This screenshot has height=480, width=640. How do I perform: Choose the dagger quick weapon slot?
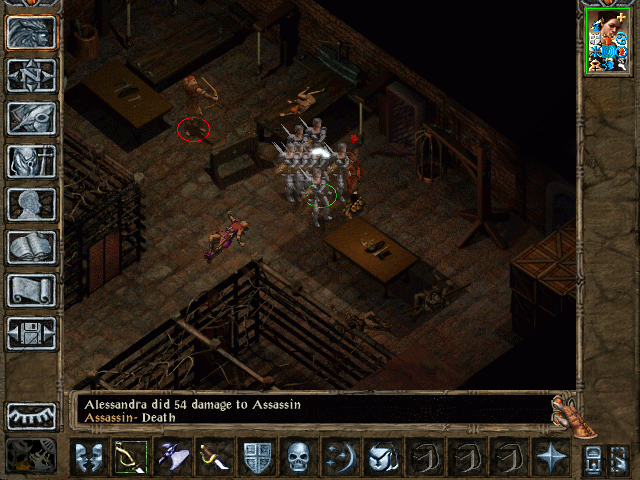click(213, 457)
